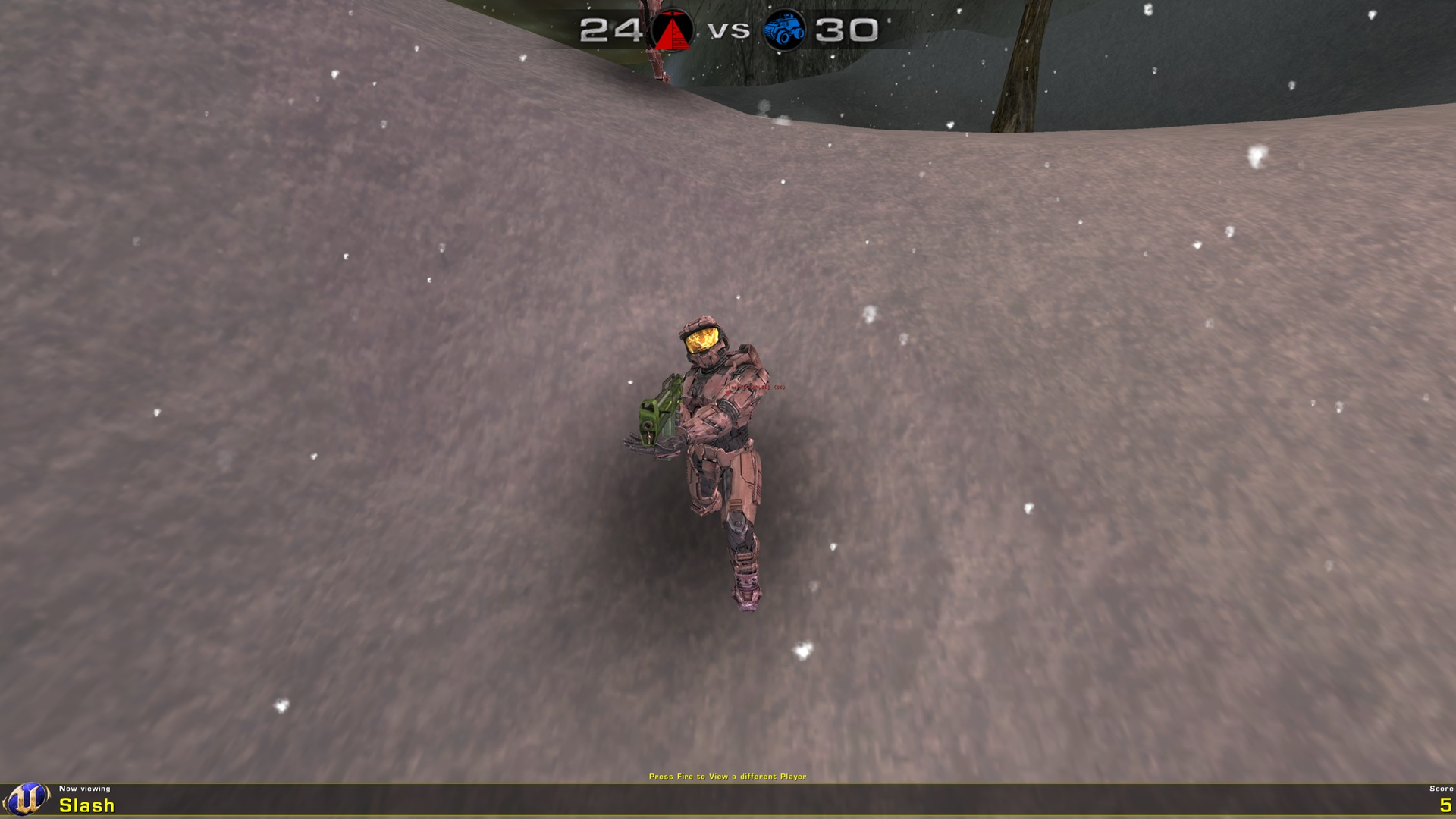Select the Now viewing label on the bottom bar
Image resolution: width=1456 pixels, height=819 pixels.
[86, 789]
